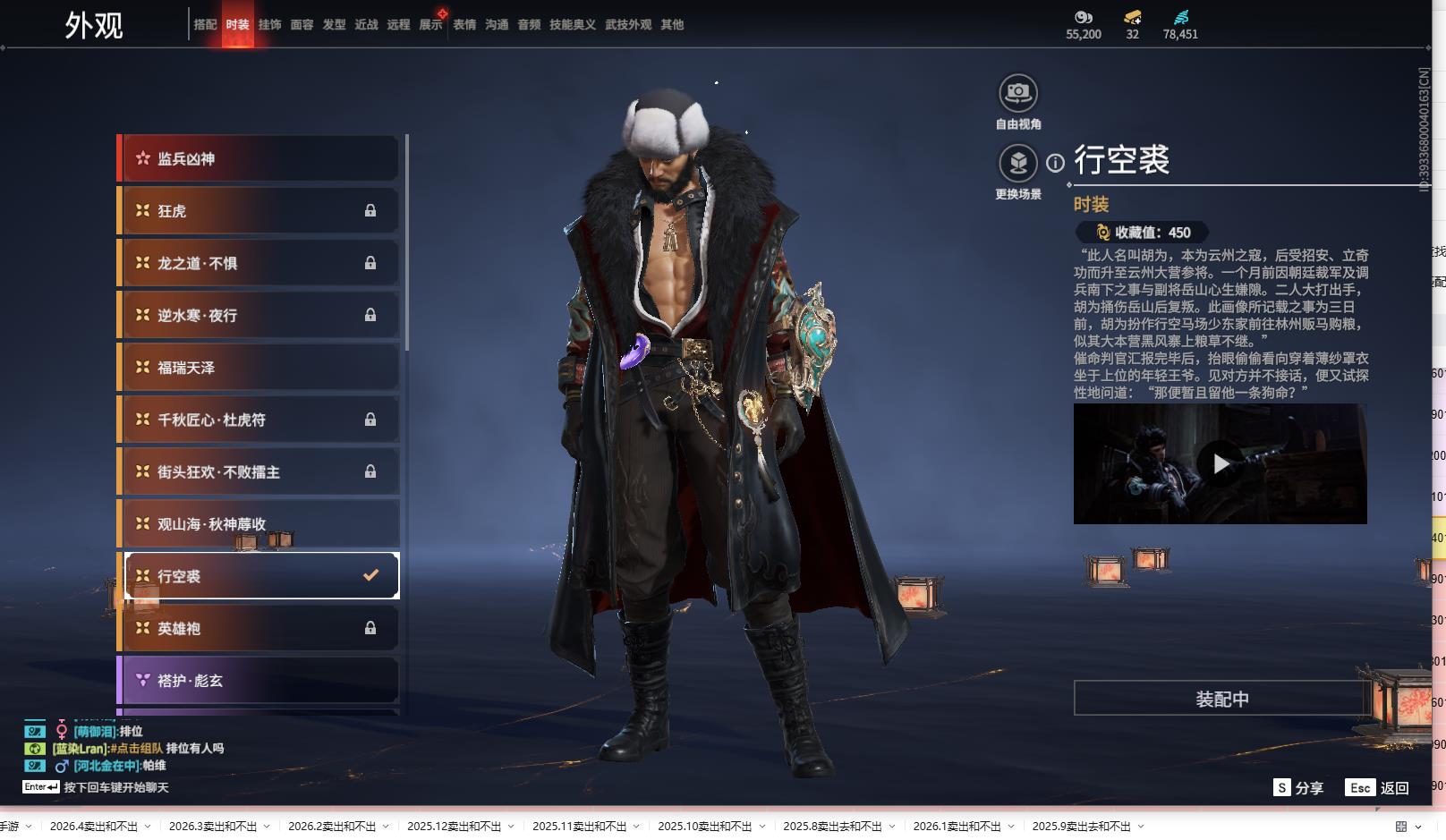Open the 搭配 tab
The width and height of the screenshot is (1446, 840).
[205, 25]
